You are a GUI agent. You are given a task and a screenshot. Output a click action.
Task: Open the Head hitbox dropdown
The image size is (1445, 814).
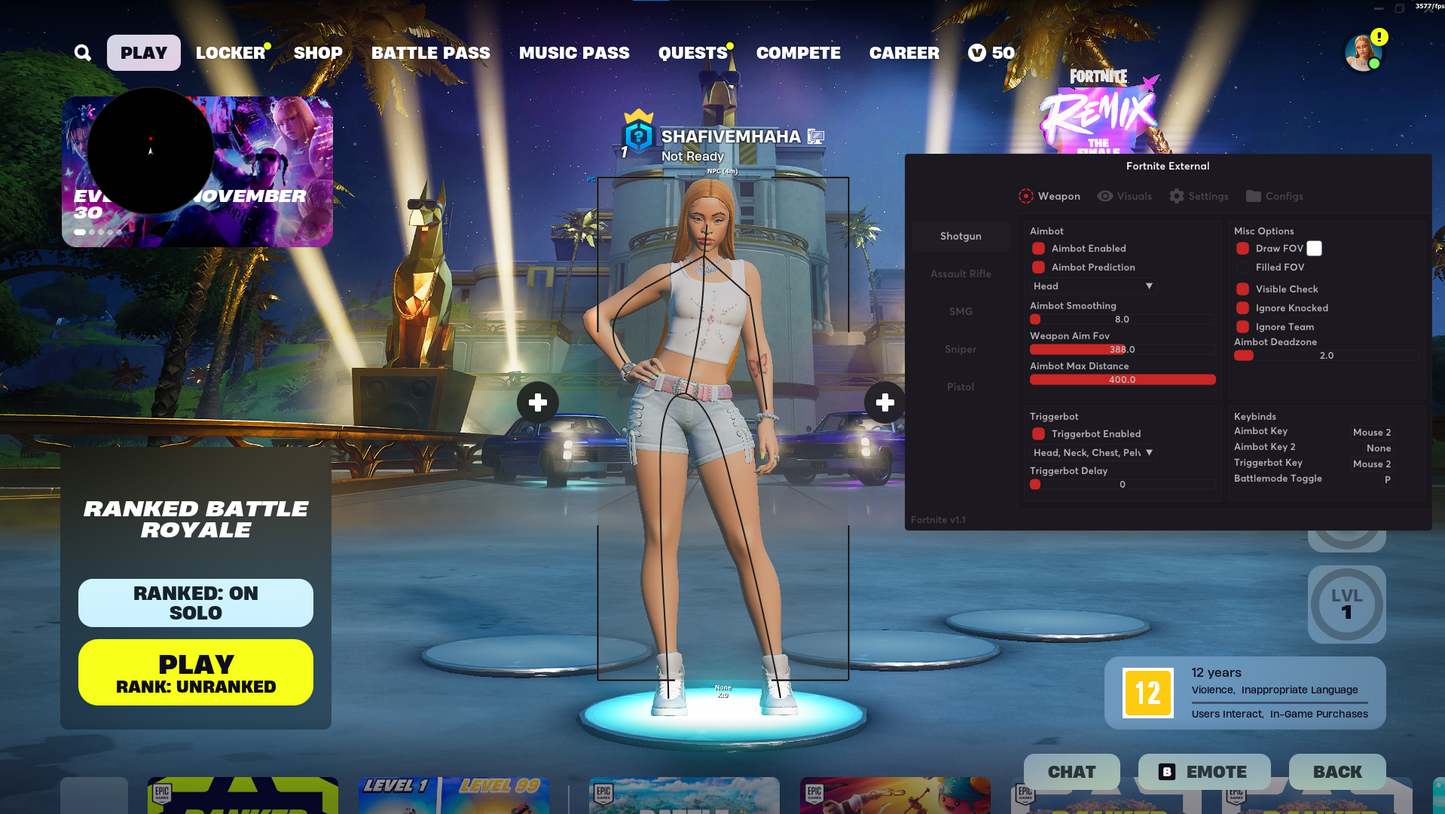[1091, 286]
